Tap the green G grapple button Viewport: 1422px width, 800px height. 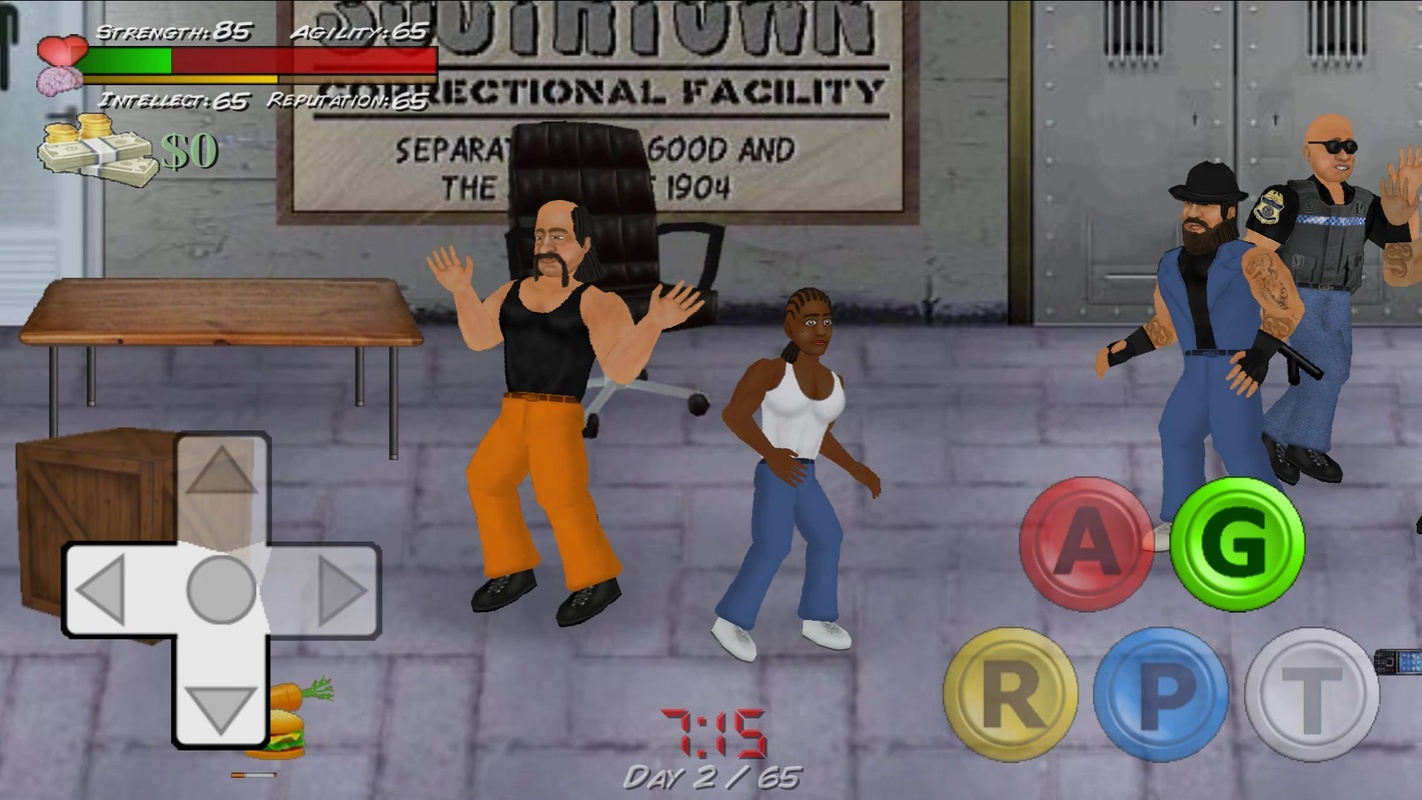click(x=1237, y=544)
